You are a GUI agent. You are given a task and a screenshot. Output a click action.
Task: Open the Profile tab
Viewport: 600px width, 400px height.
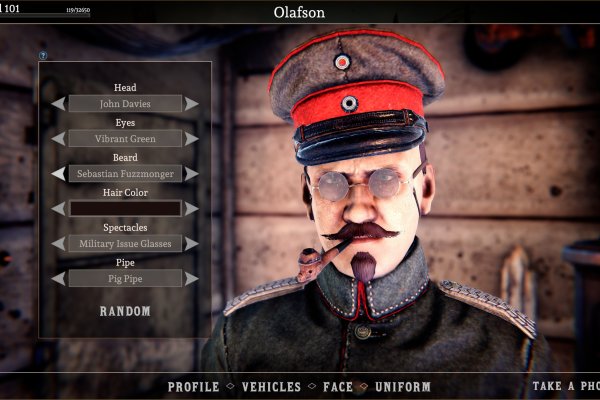point(193,387)
